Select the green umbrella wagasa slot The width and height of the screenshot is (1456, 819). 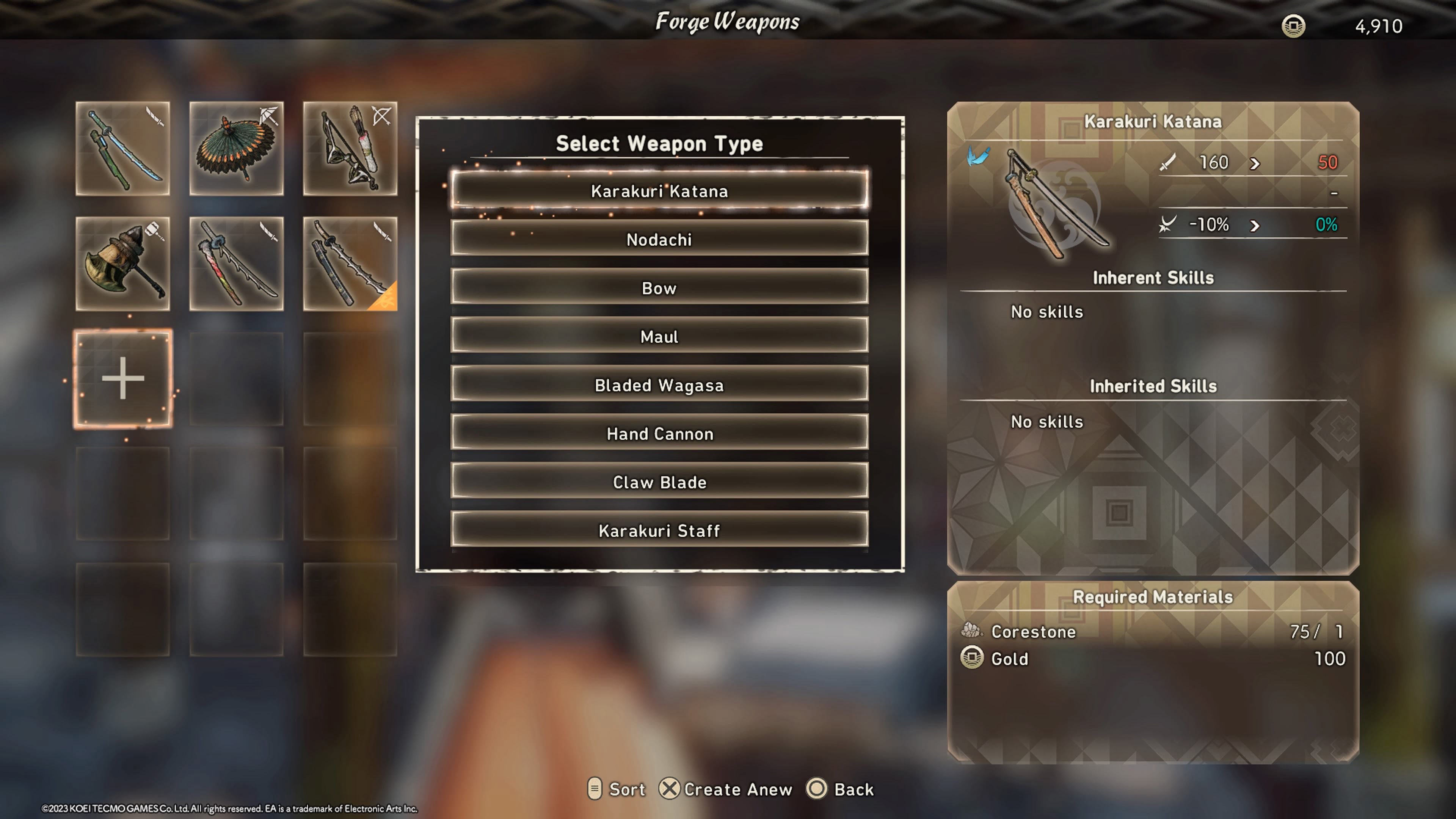236,149
